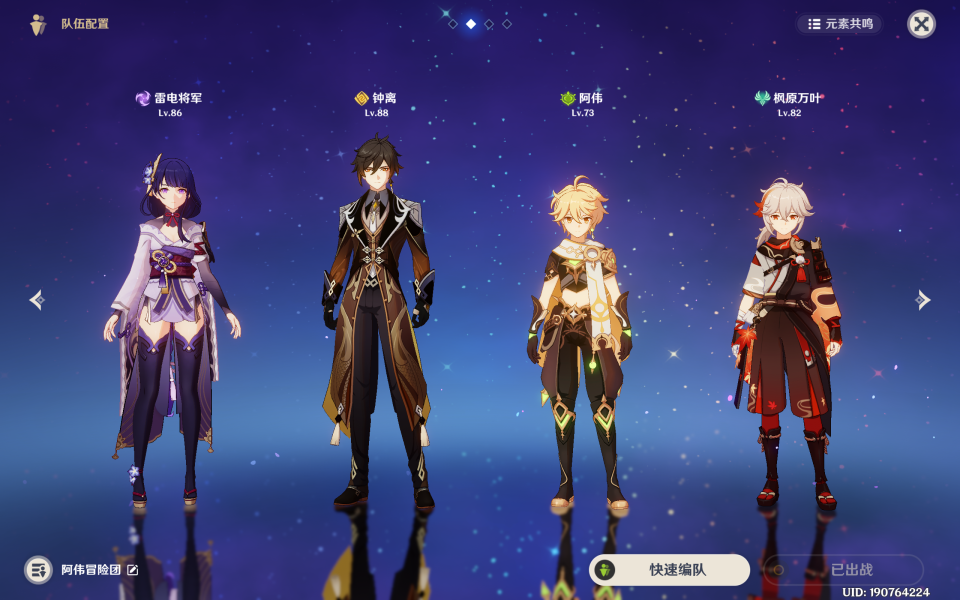Image resolution: width=960 pixels, height=600 pixels.
Task: Close the party setup screen
Action: pos(921,24)
